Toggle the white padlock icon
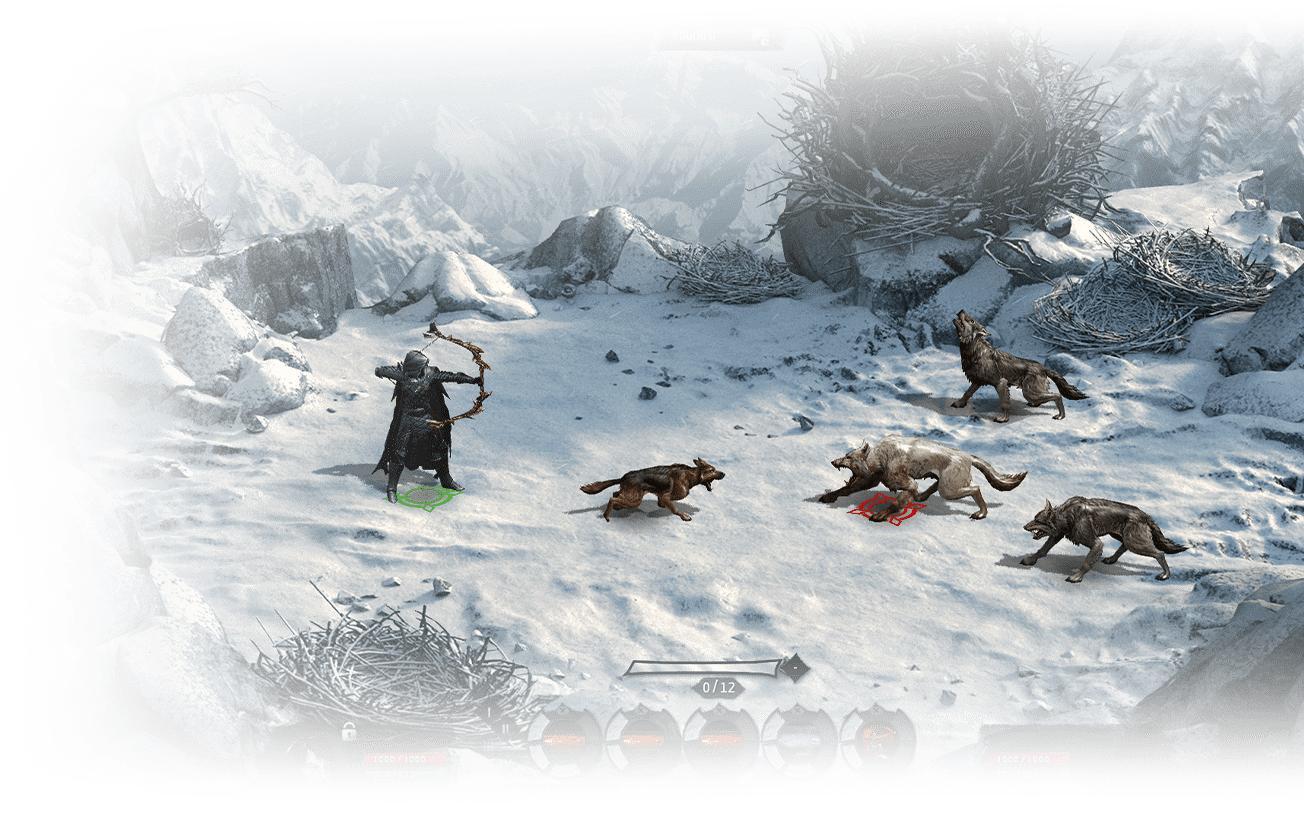This screenshot has height=821, width=1304. (349, 732)
